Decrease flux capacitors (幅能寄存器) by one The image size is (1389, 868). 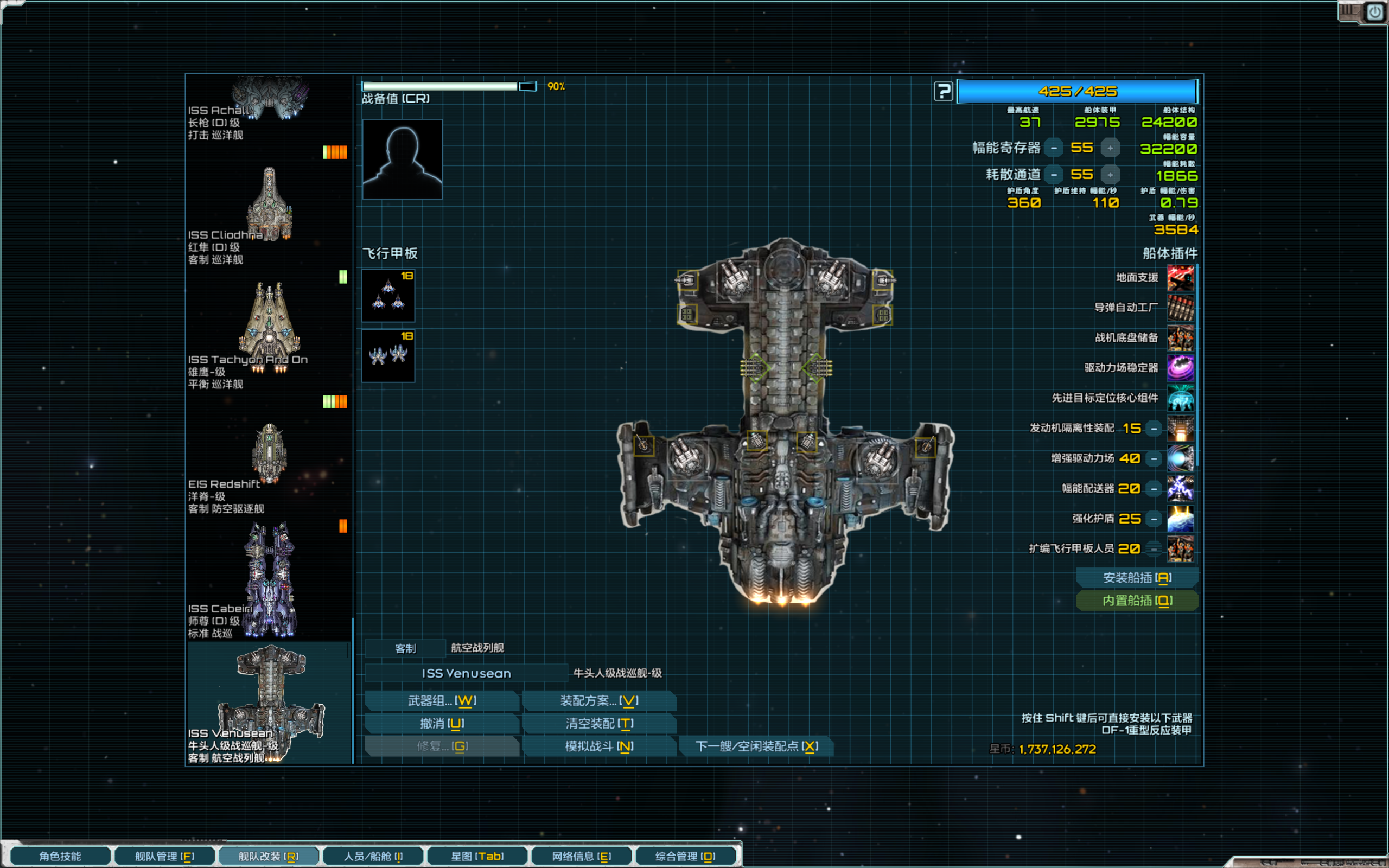(1054, 148)
